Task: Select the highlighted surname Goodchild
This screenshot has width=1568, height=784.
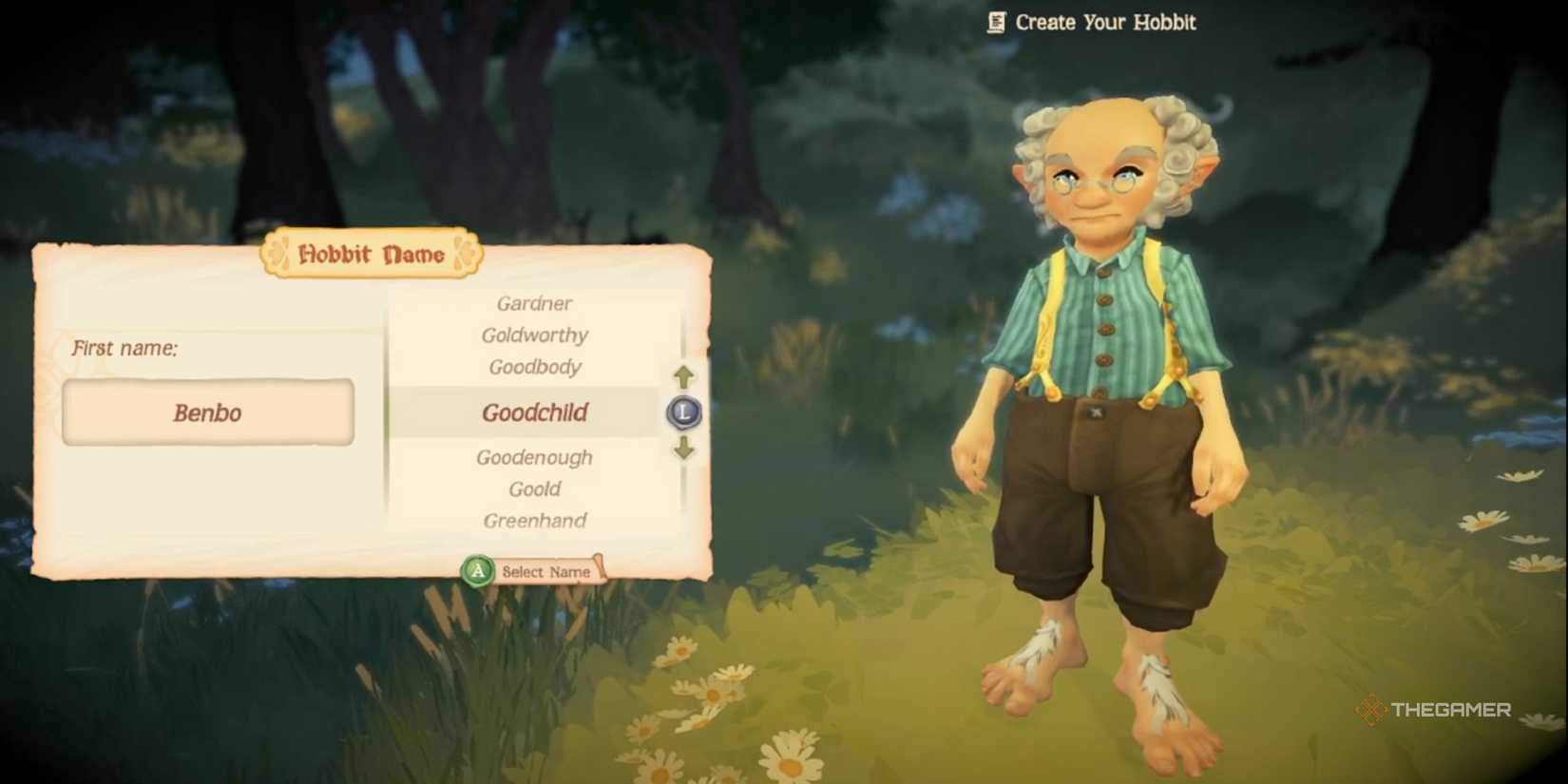Action: 534,412
